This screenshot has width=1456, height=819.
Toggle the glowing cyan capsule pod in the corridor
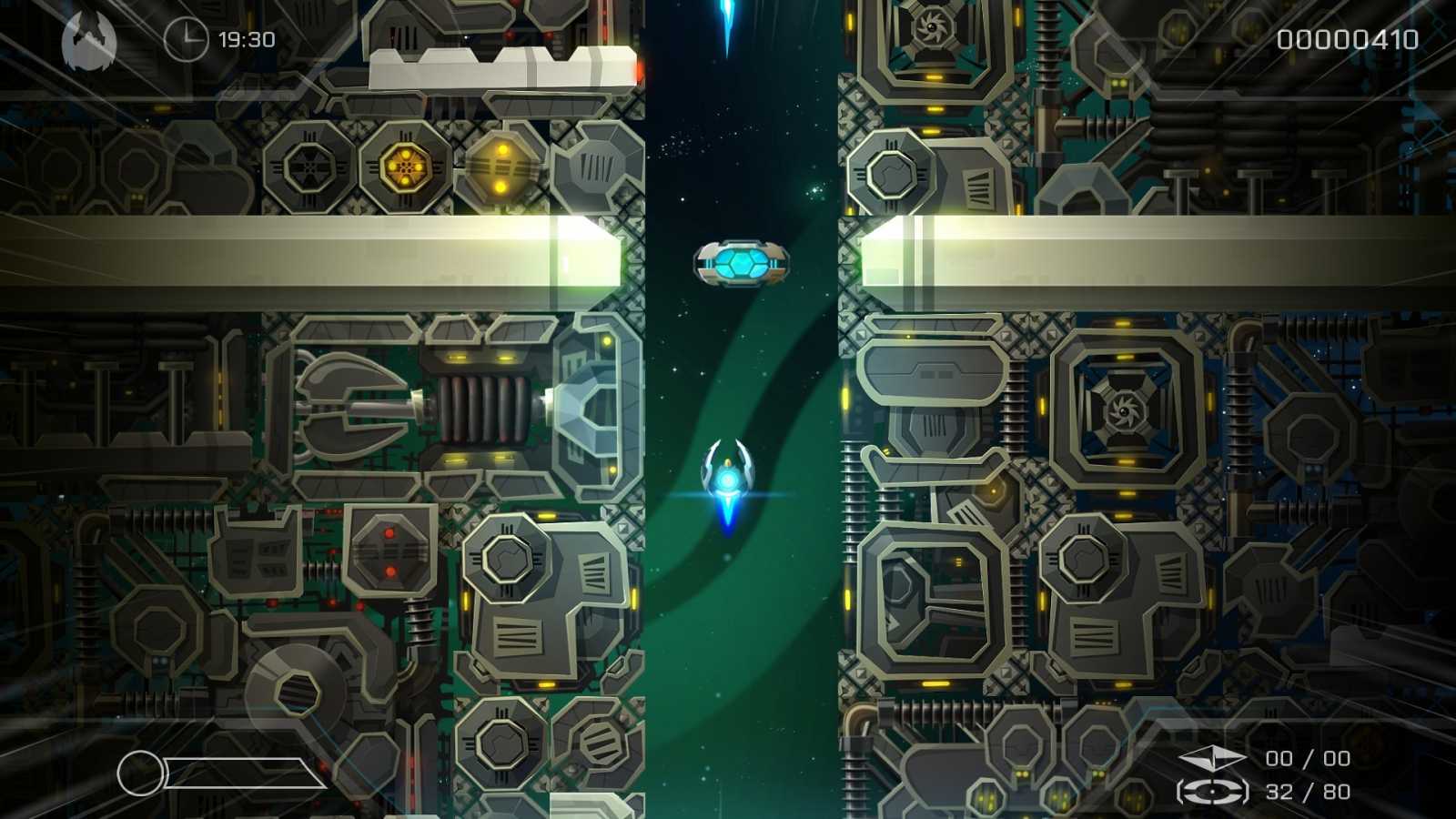point(742,263)
